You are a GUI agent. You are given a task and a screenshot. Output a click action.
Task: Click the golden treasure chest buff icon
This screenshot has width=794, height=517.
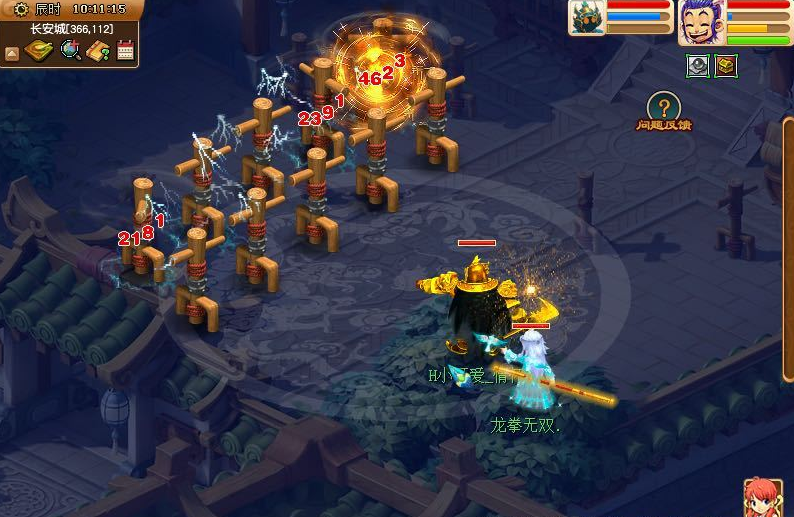[x=726, y=66]
